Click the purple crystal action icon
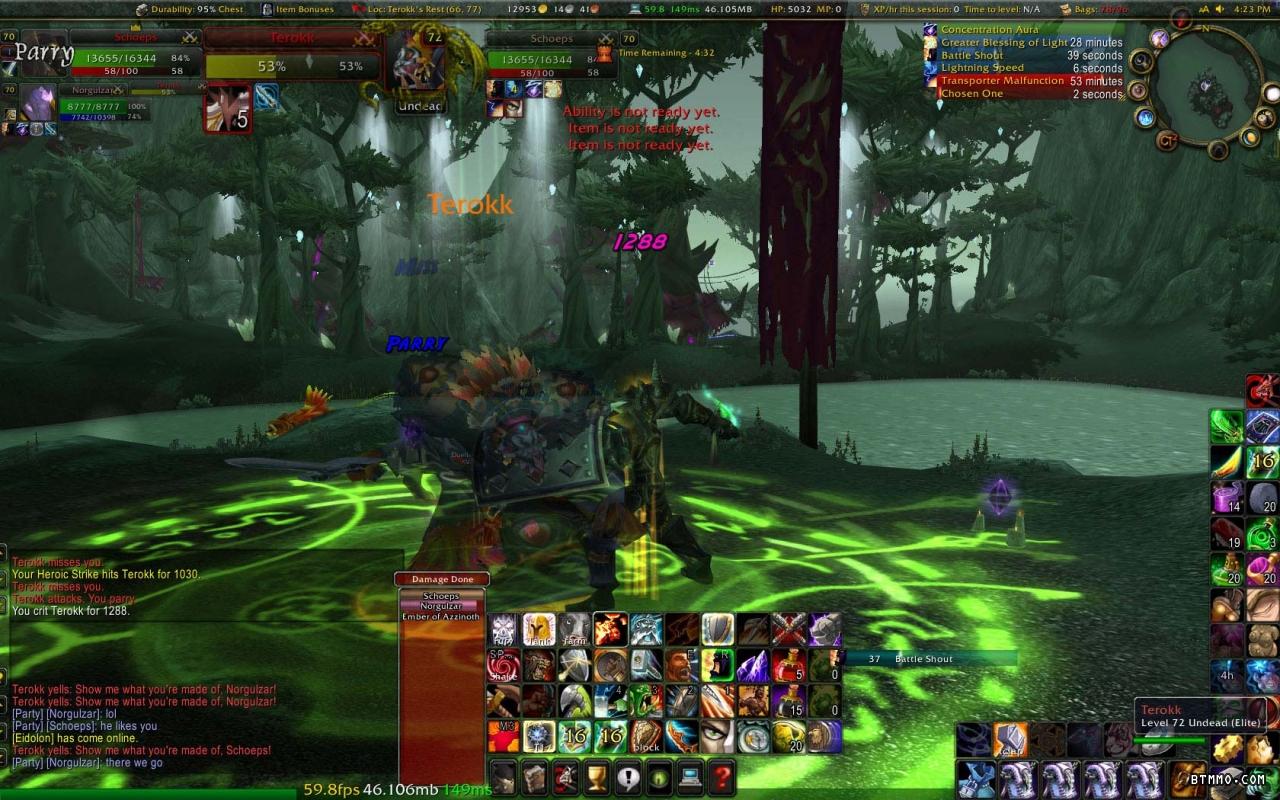Viewport: 1280px width, 800px height. pos(753,665)
